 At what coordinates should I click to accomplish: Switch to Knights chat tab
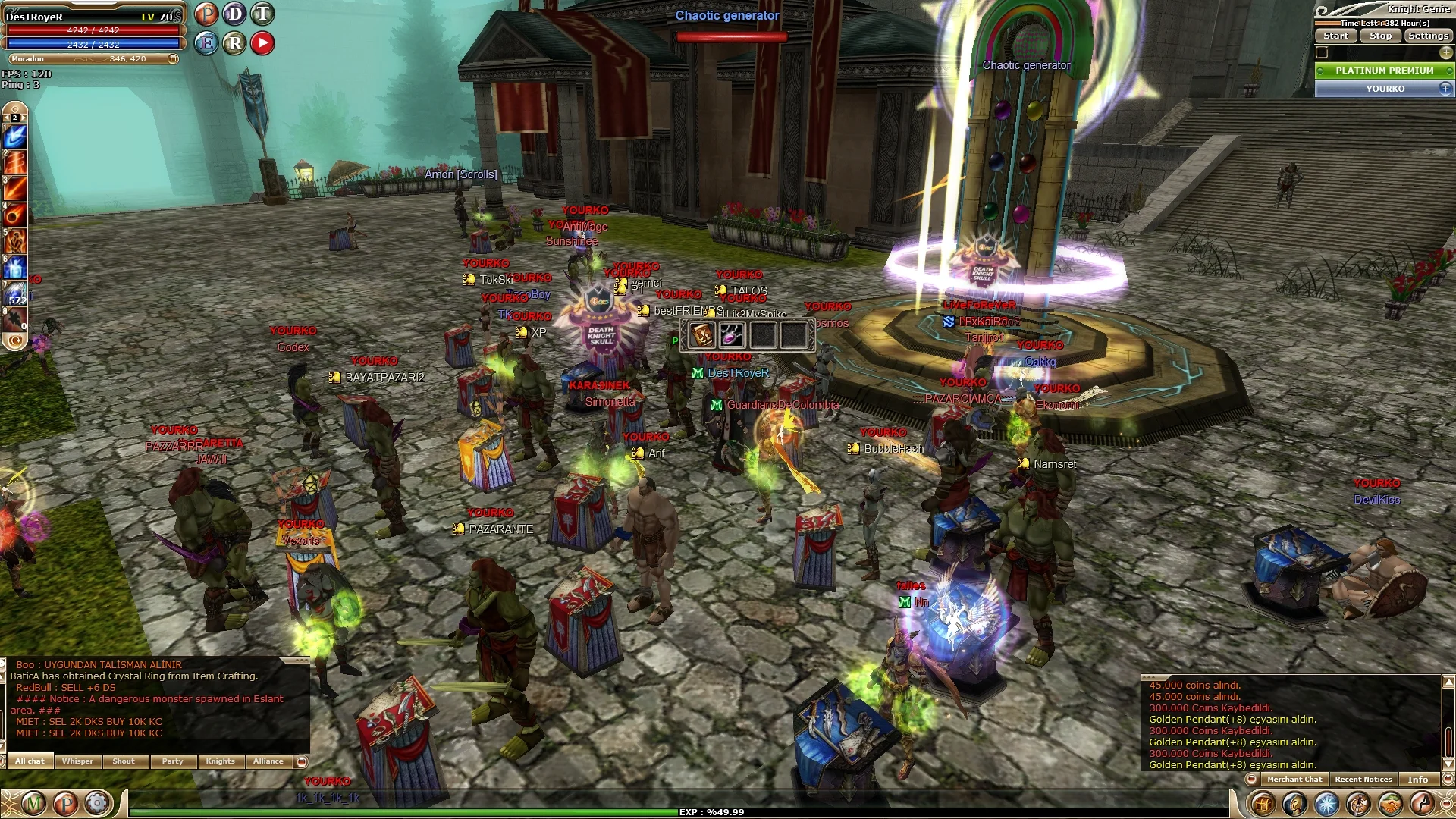221,761
